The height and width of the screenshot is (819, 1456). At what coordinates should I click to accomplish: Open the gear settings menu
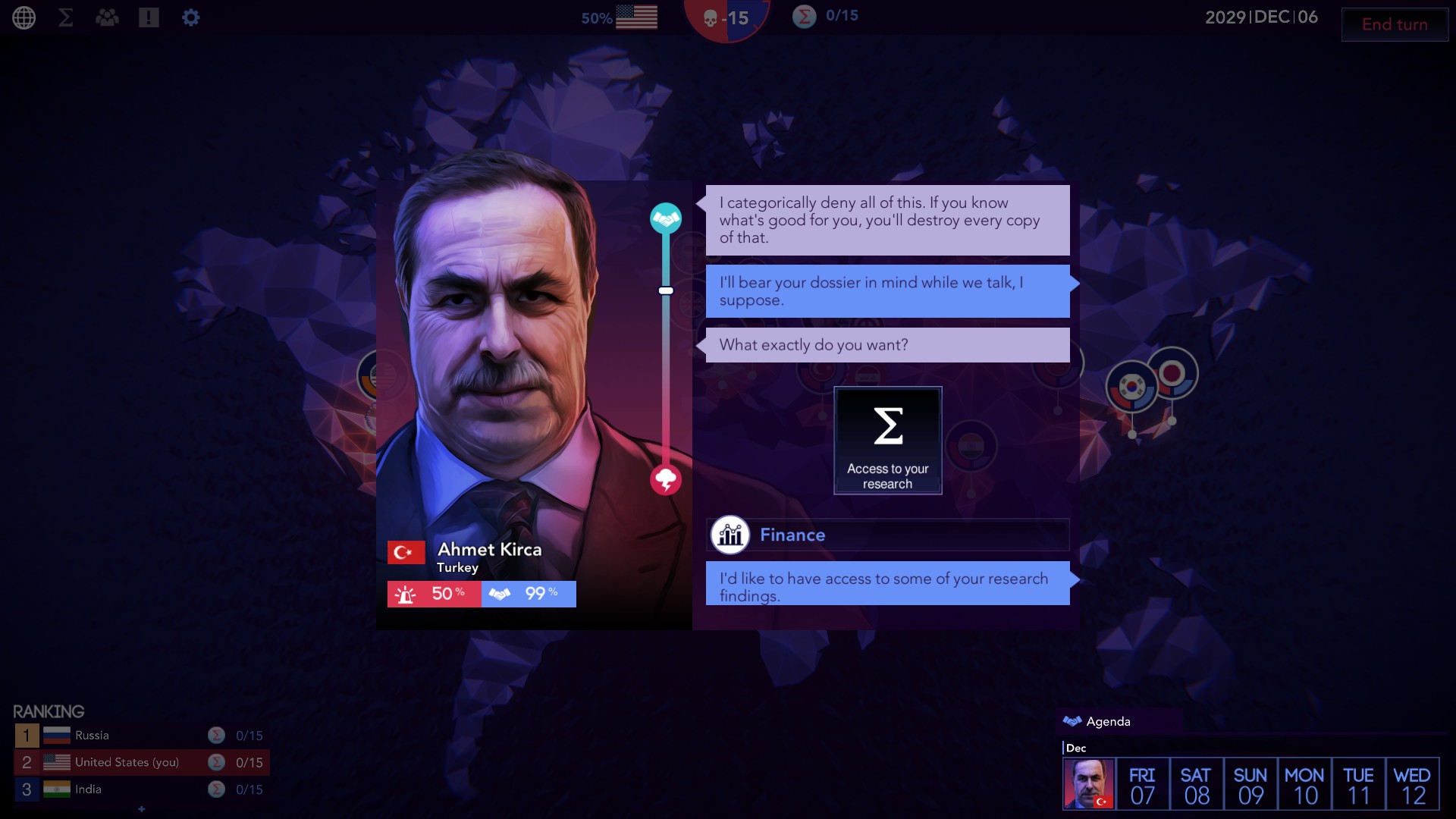(x=191, y=17)
